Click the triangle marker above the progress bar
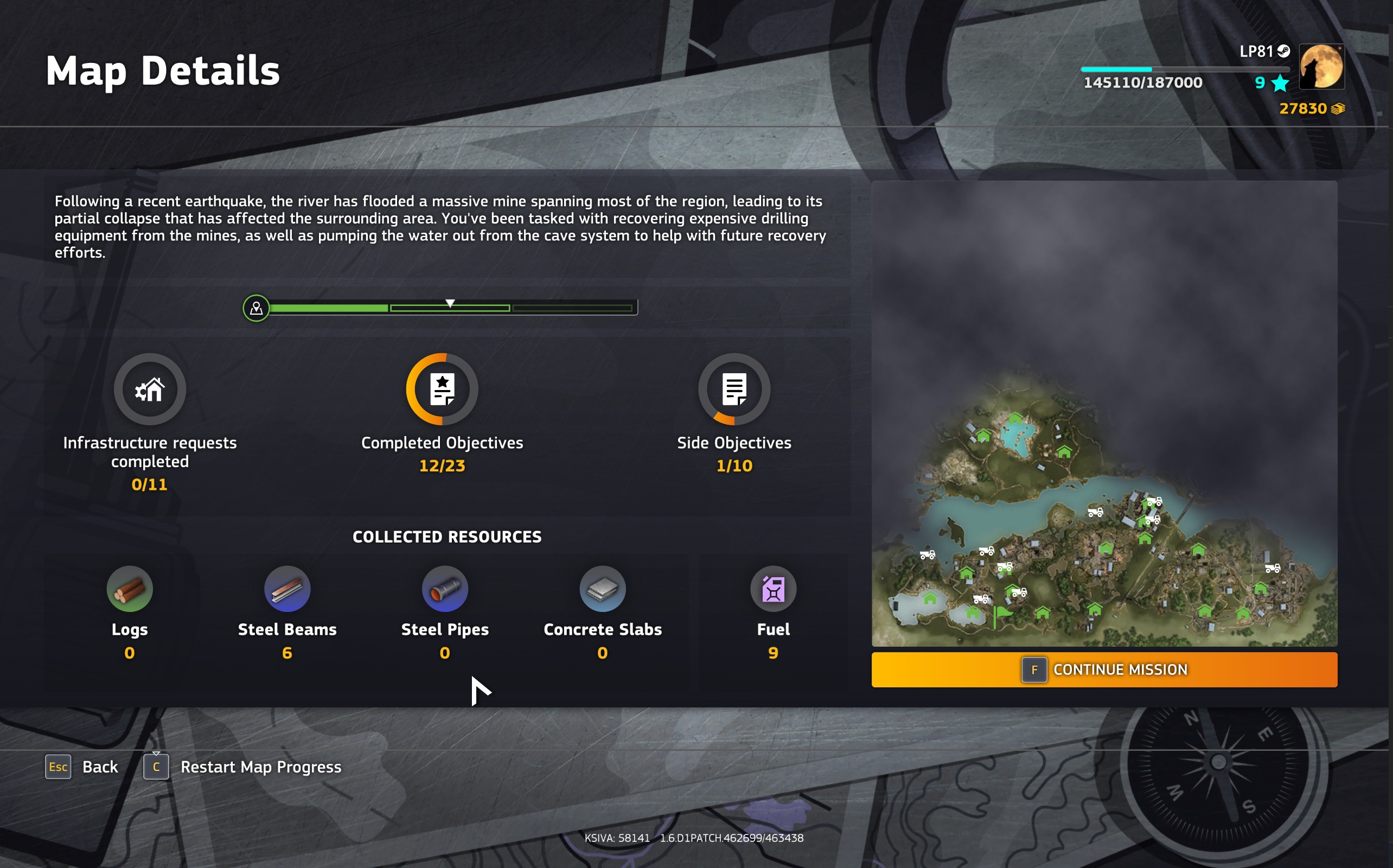1393x868 pixels. (x=450, y=304)
